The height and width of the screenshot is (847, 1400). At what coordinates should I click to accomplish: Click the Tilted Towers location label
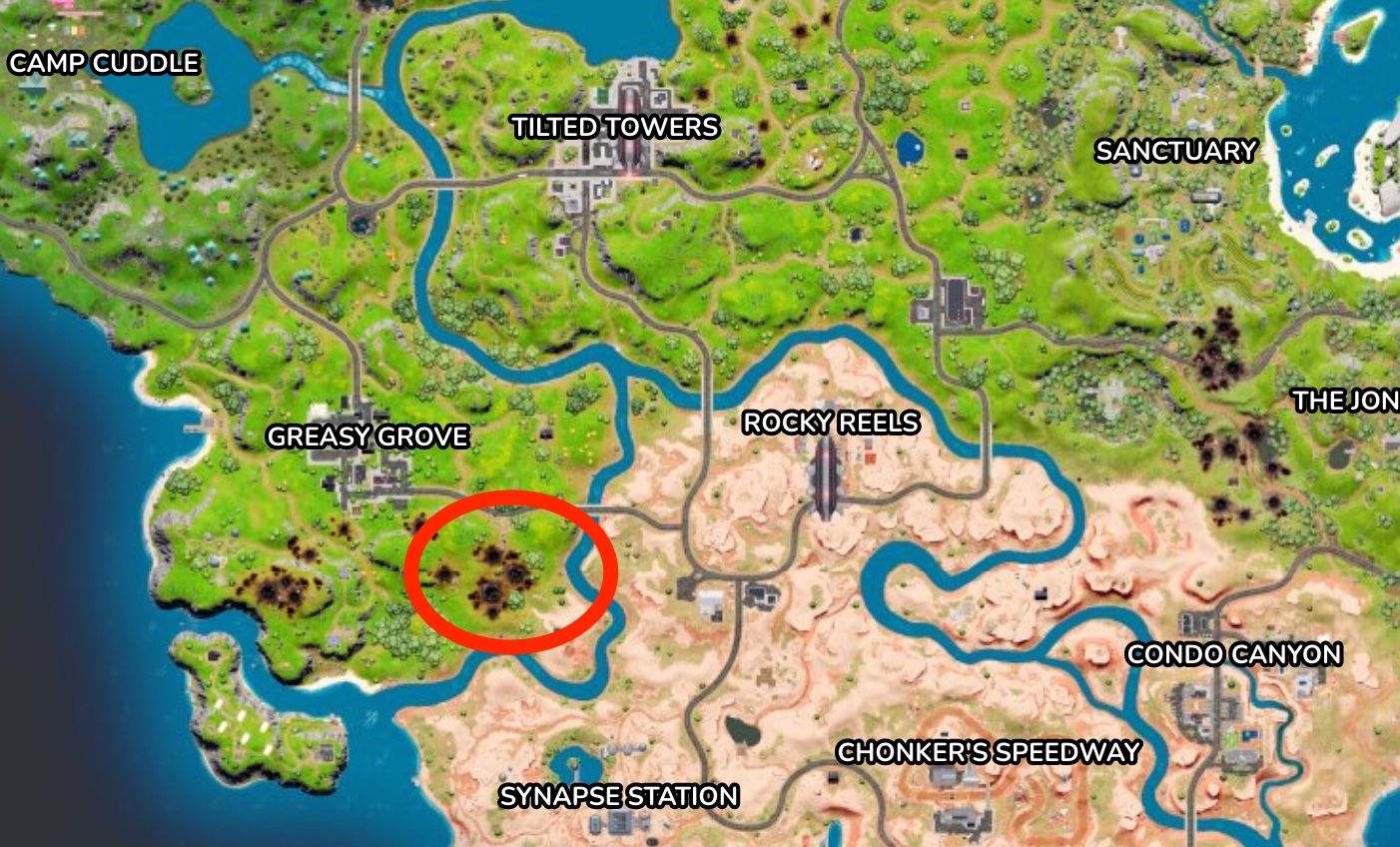(x=612, y=127)
